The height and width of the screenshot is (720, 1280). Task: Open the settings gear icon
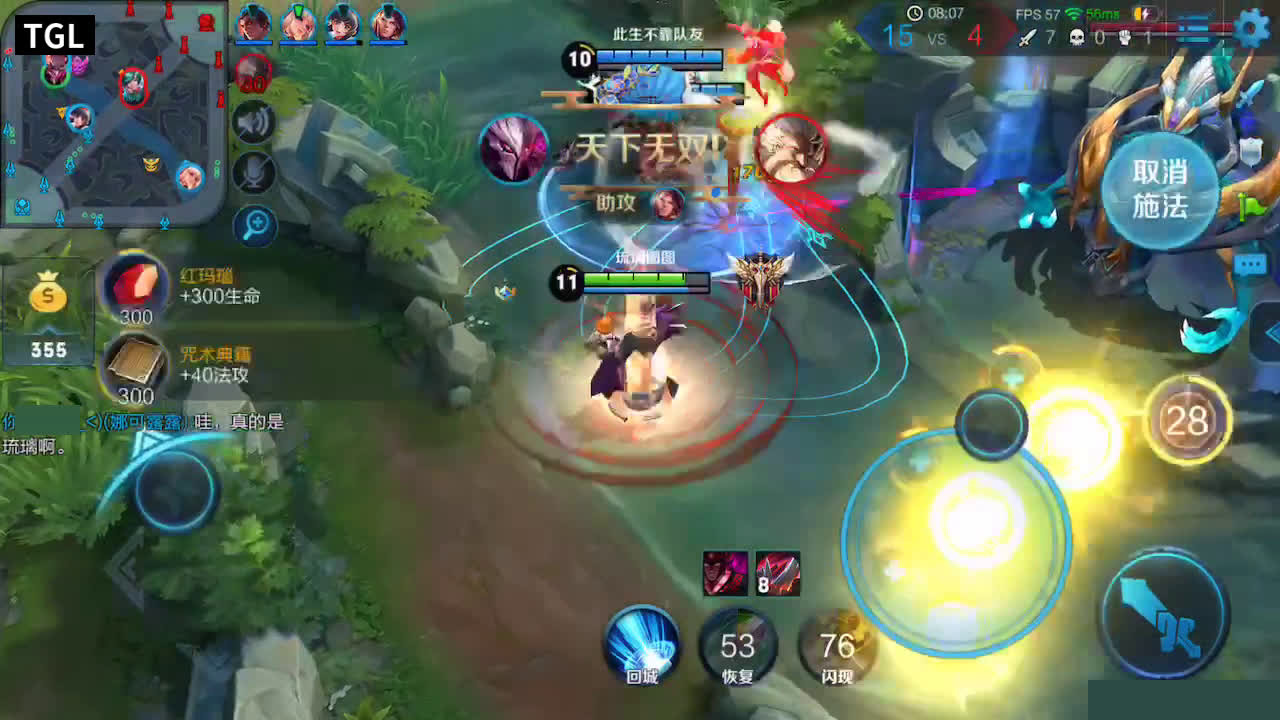click(x=1251, y=28)
